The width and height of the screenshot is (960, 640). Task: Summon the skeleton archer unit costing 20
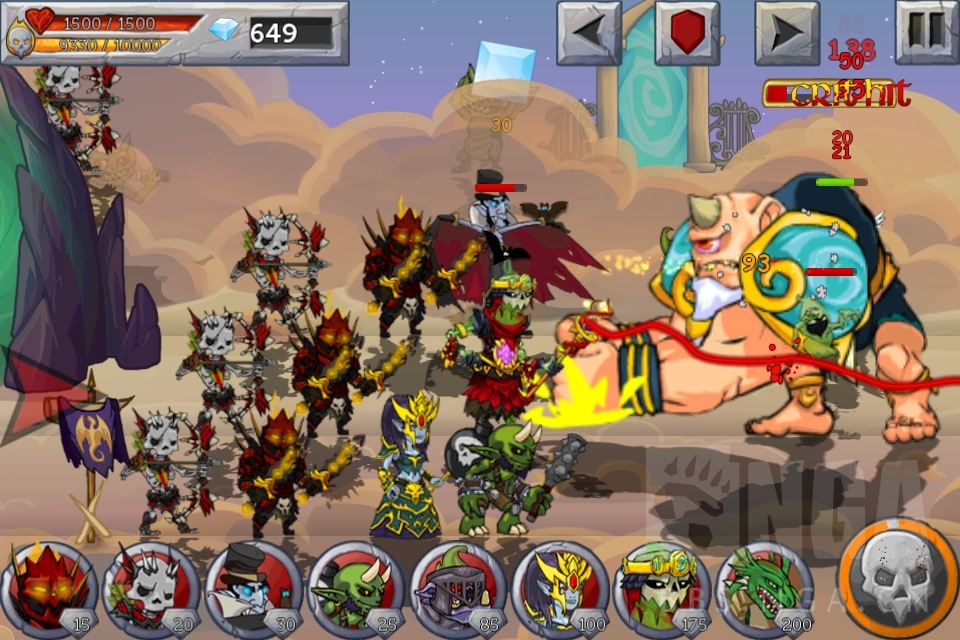point(152,589)
